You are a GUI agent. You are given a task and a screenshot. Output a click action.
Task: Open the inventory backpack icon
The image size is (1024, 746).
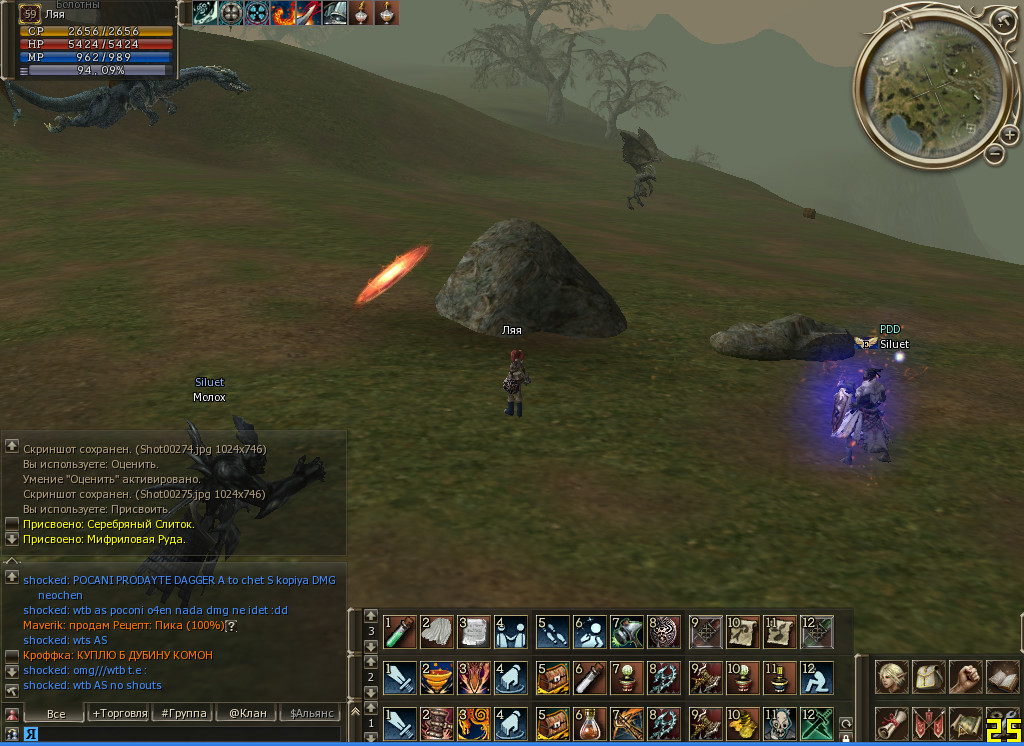[x=928, y=677]
